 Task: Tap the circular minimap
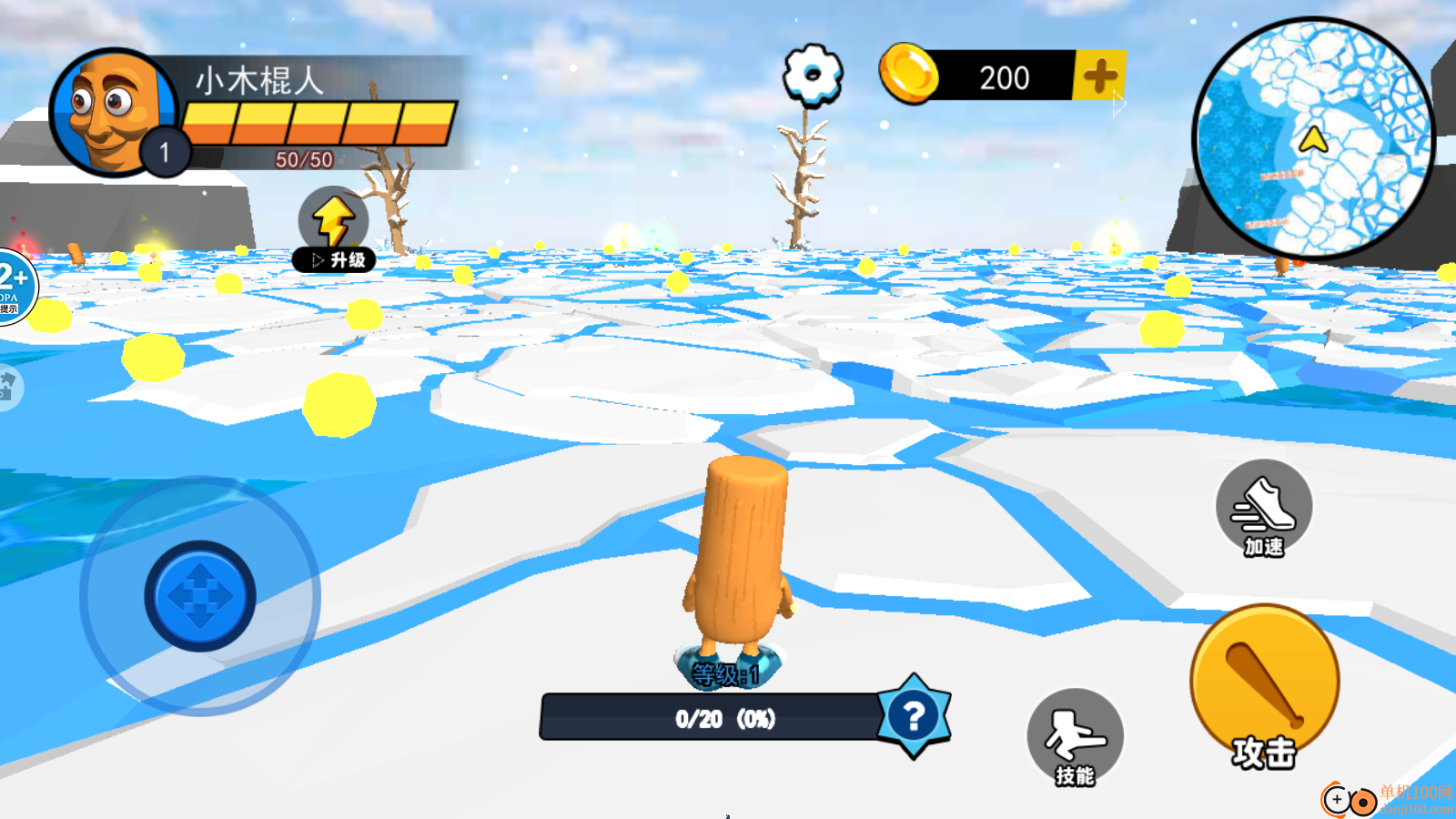(1313, 138)
